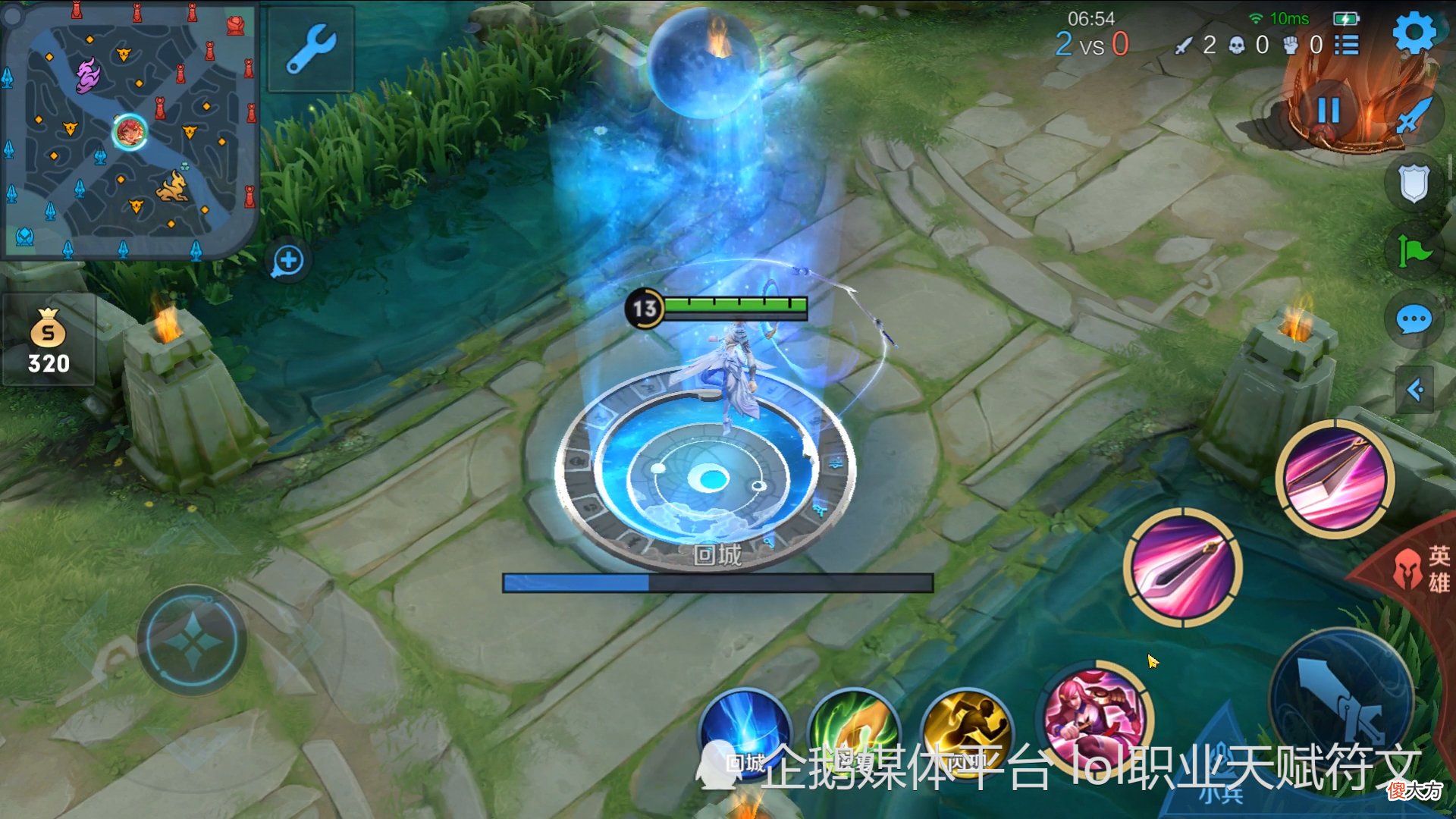Open the gold shop showing 320

click(x=49, y=341)
